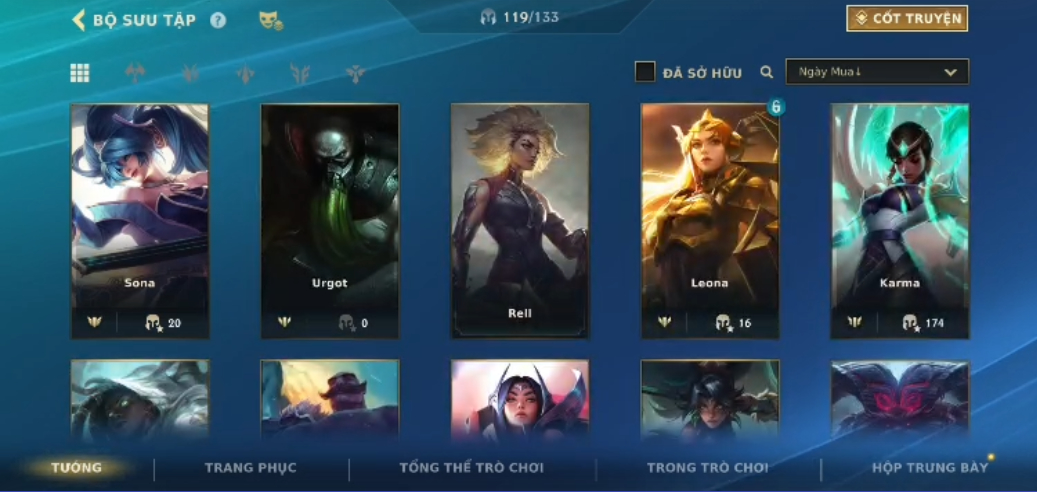Select the Sona champion card
The height and width of the screenshot is (492, 1037).
tap(140, 220)
